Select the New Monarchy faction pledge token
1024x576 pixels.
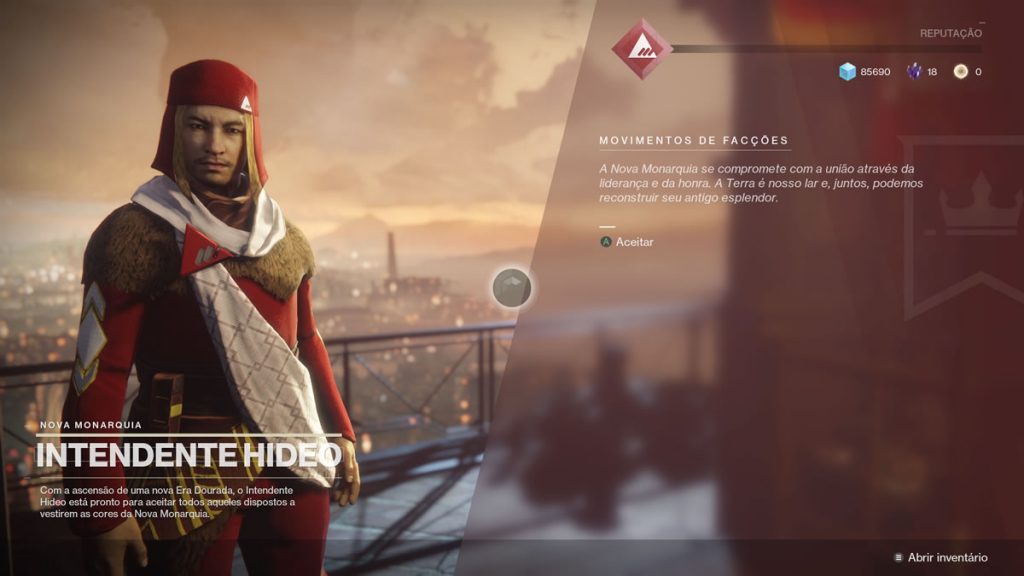coord(512,288)
